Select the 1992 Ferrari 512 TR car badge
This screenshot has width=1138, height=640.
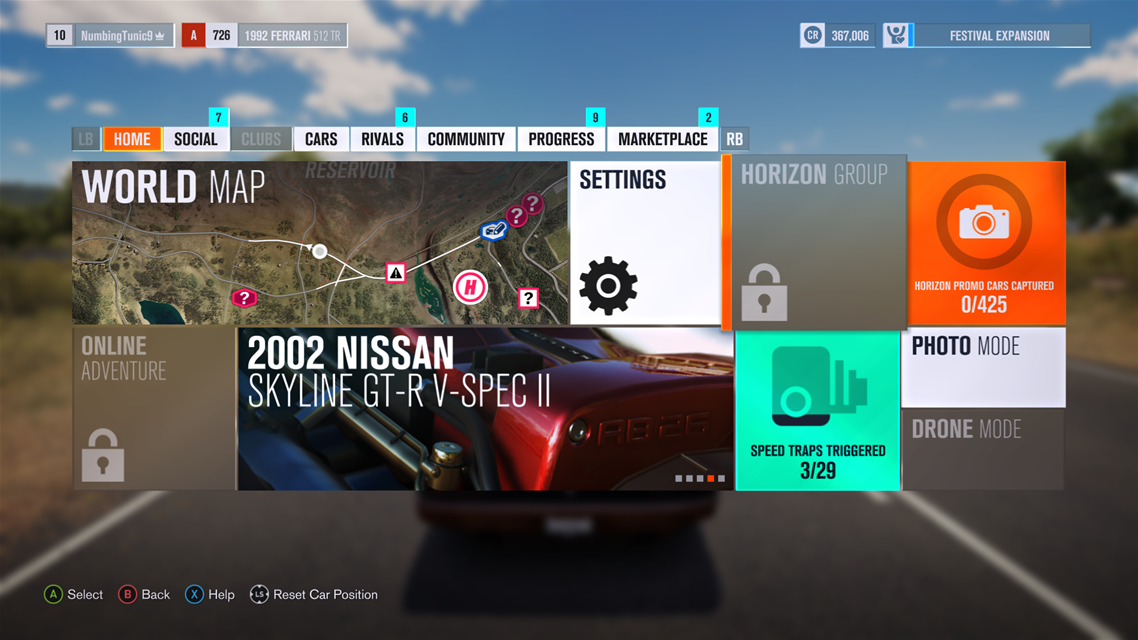[x=264, y=36]
